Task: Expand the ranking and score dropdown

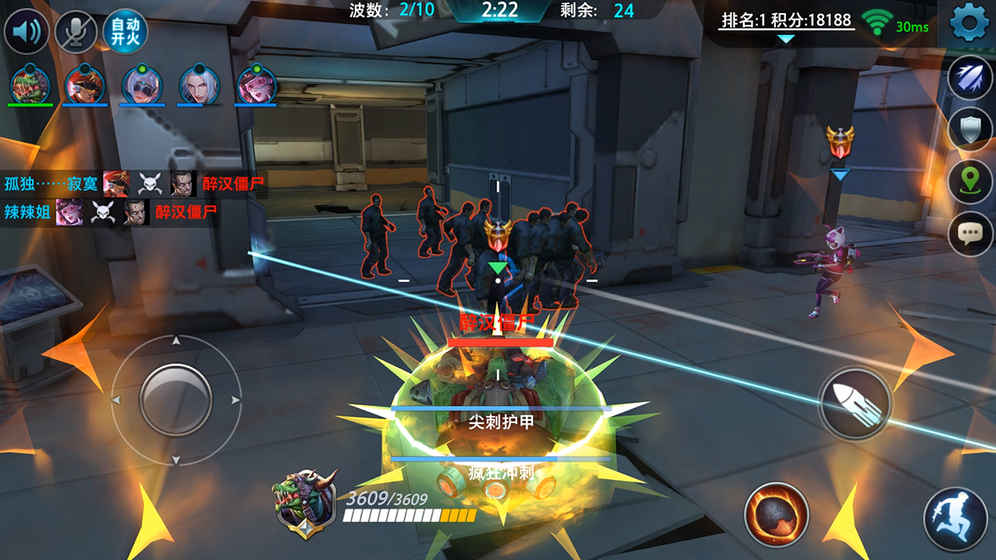Action: pos(786,39)
